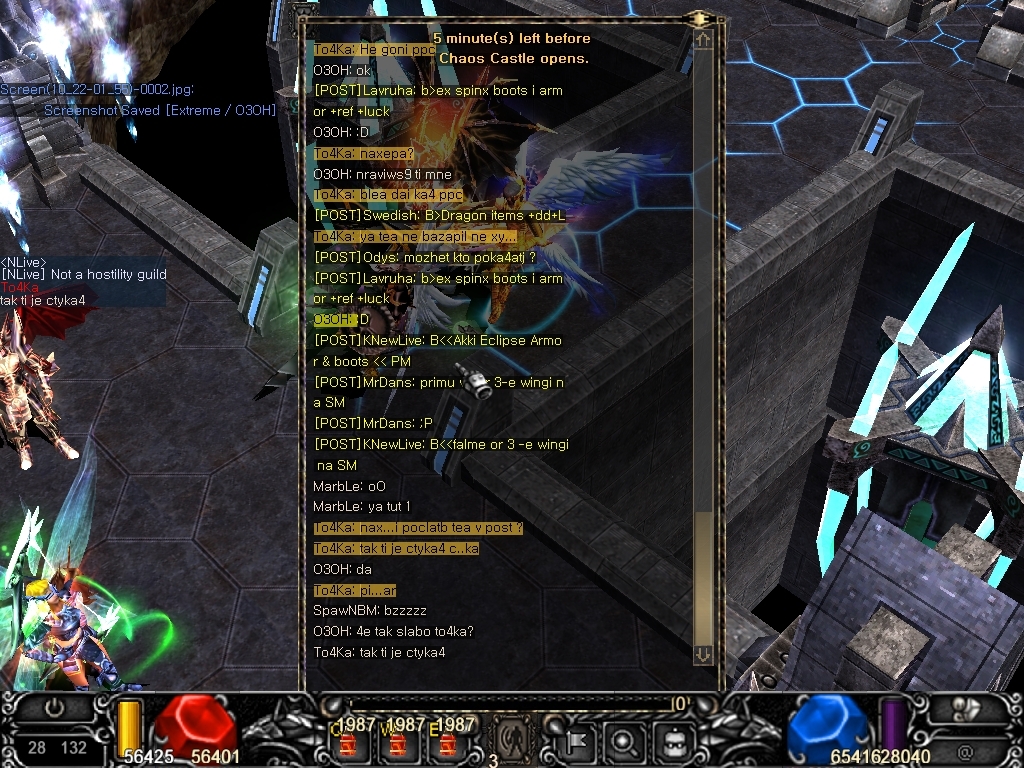Open the magnifying glass button
The image size is (1024, 768).
click(624, 743)
